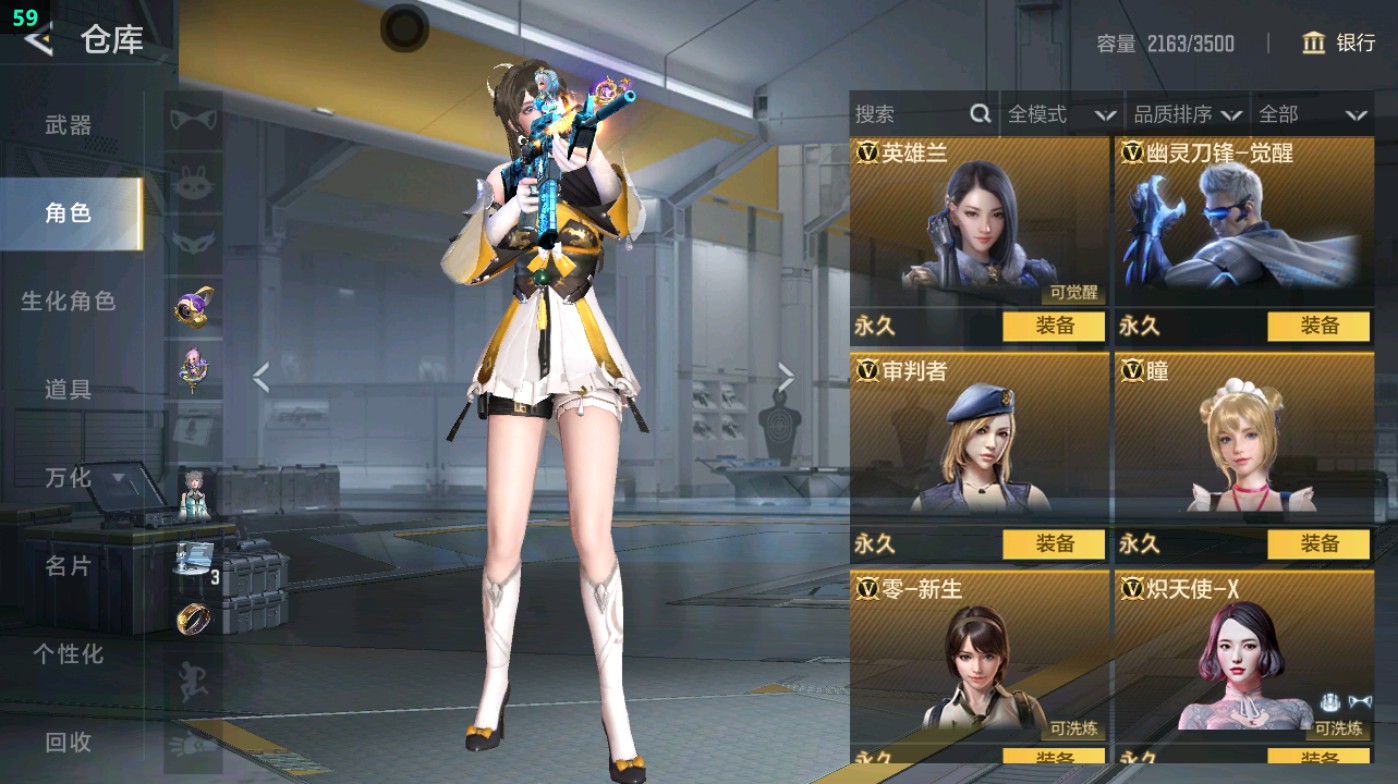Expand the 全部 filter dropdown
This screenshot has height=784, width=1398.
point(1310,114)
